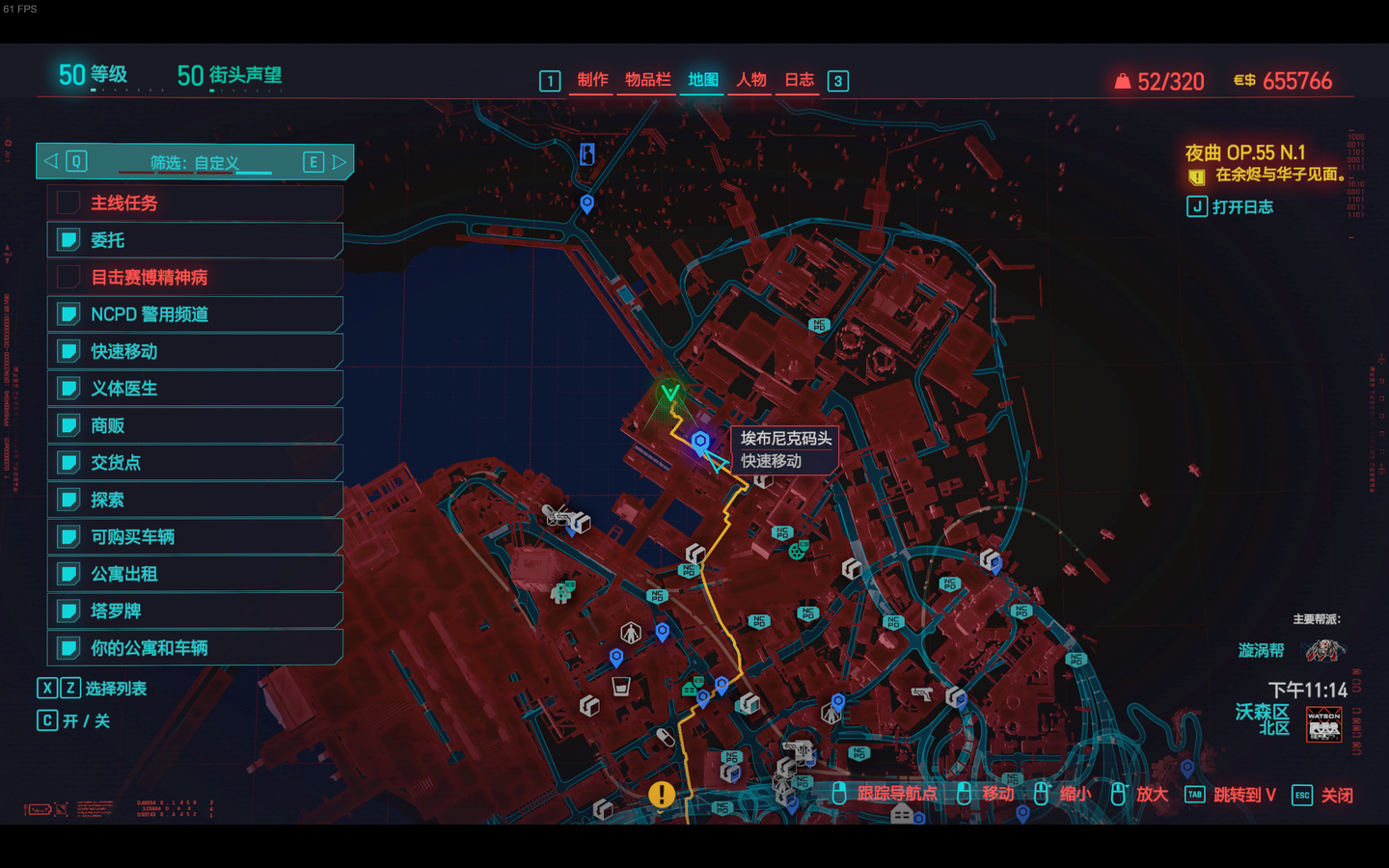Toggle the 主线任务 filter
Viewport: 1389px width, 868px height.
tap(195, 203)
